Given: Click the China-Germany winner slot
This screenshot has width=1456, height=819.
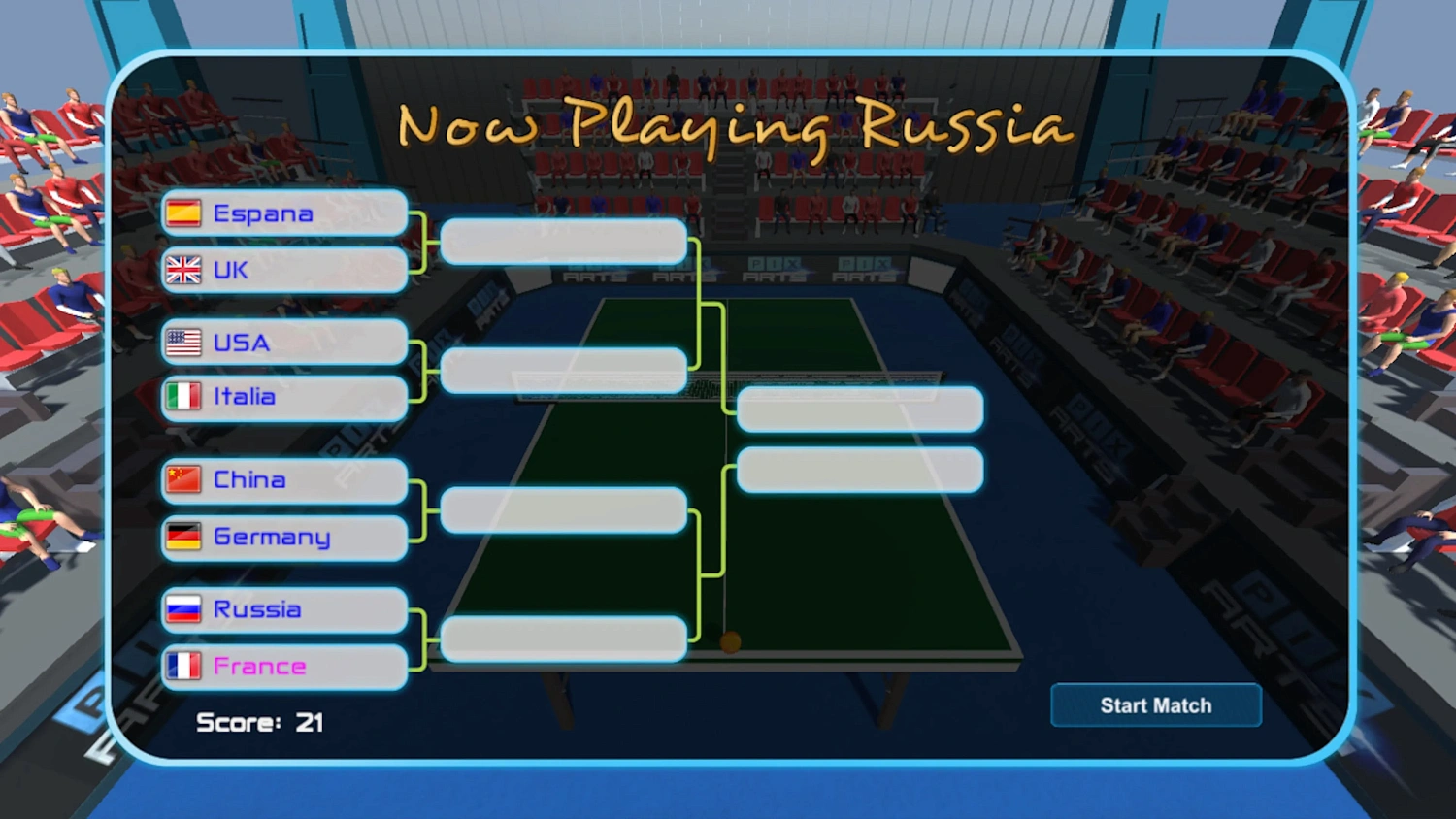Looking at the screenshot, I should point(563,511).
